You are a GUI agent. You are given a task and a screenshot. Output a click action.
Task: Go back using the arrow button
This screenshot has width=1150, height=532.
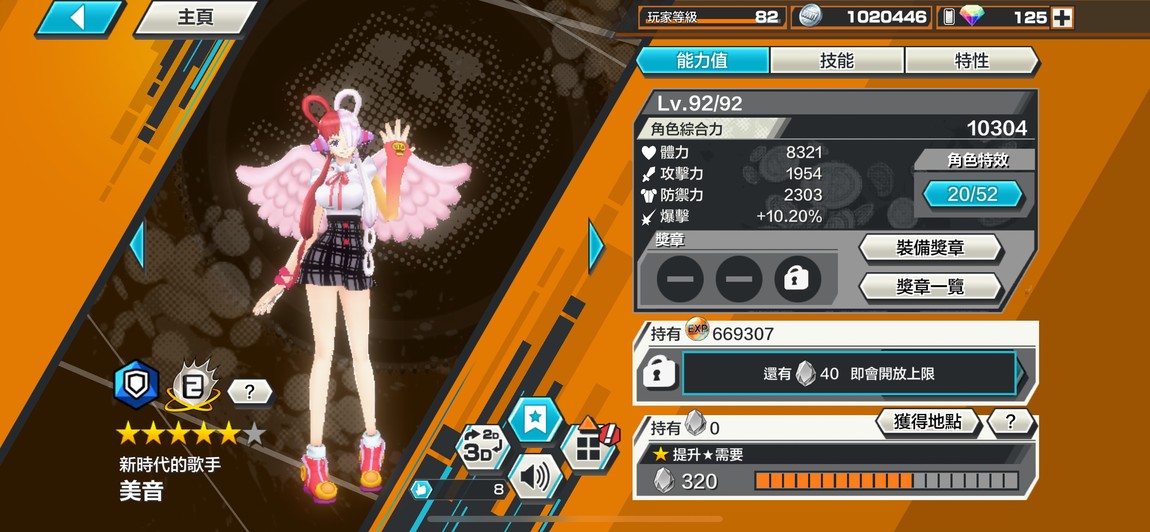pyautogui.click(x=78, y=17)
